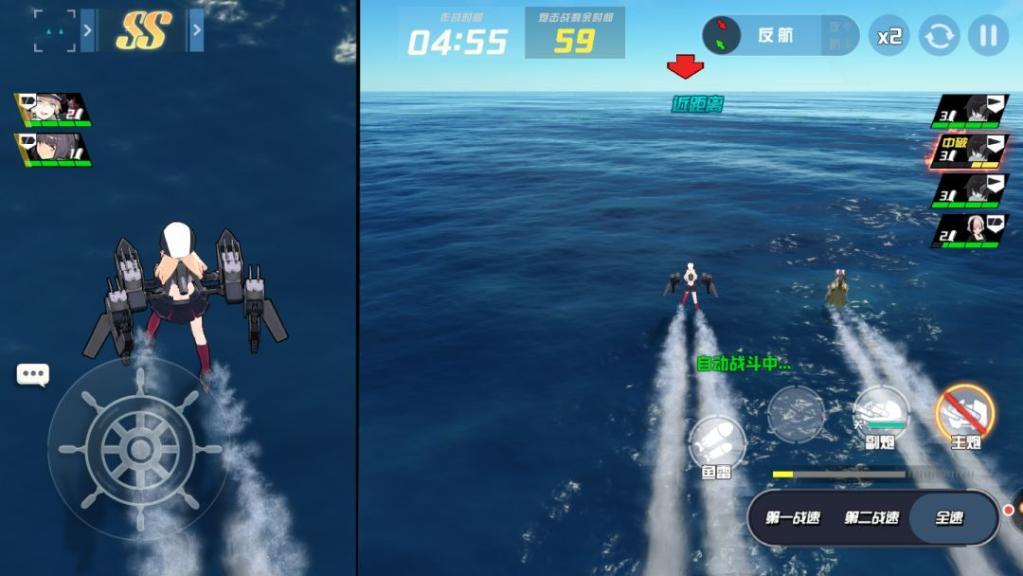Target the white-haired enemy portrait
Screen dimensions: 1023x576
pos(970,230)
